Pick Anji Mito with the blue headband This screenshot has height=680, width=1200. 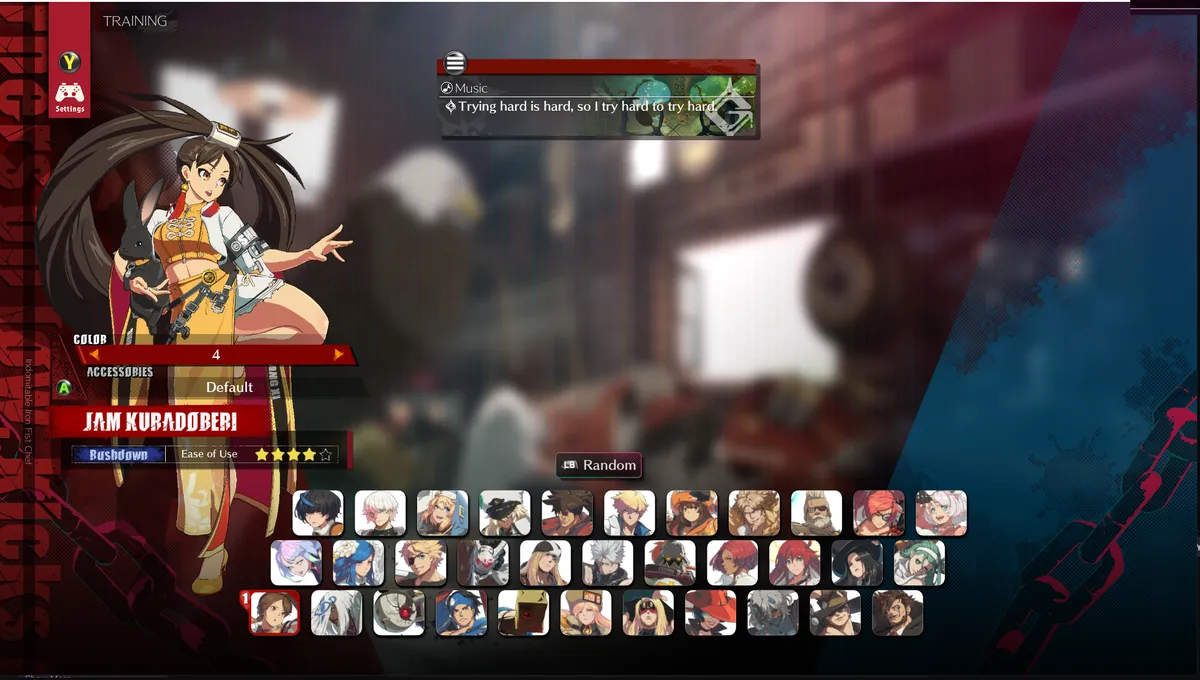[461, 613]
